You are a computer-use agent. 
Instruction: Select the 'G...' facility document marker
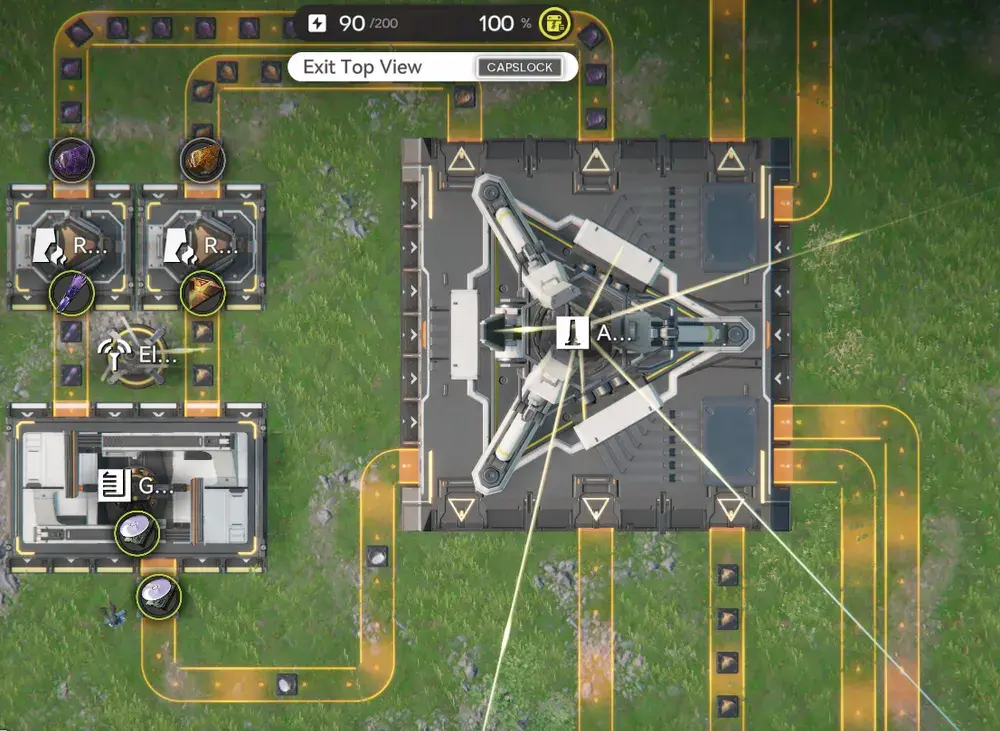113,486
